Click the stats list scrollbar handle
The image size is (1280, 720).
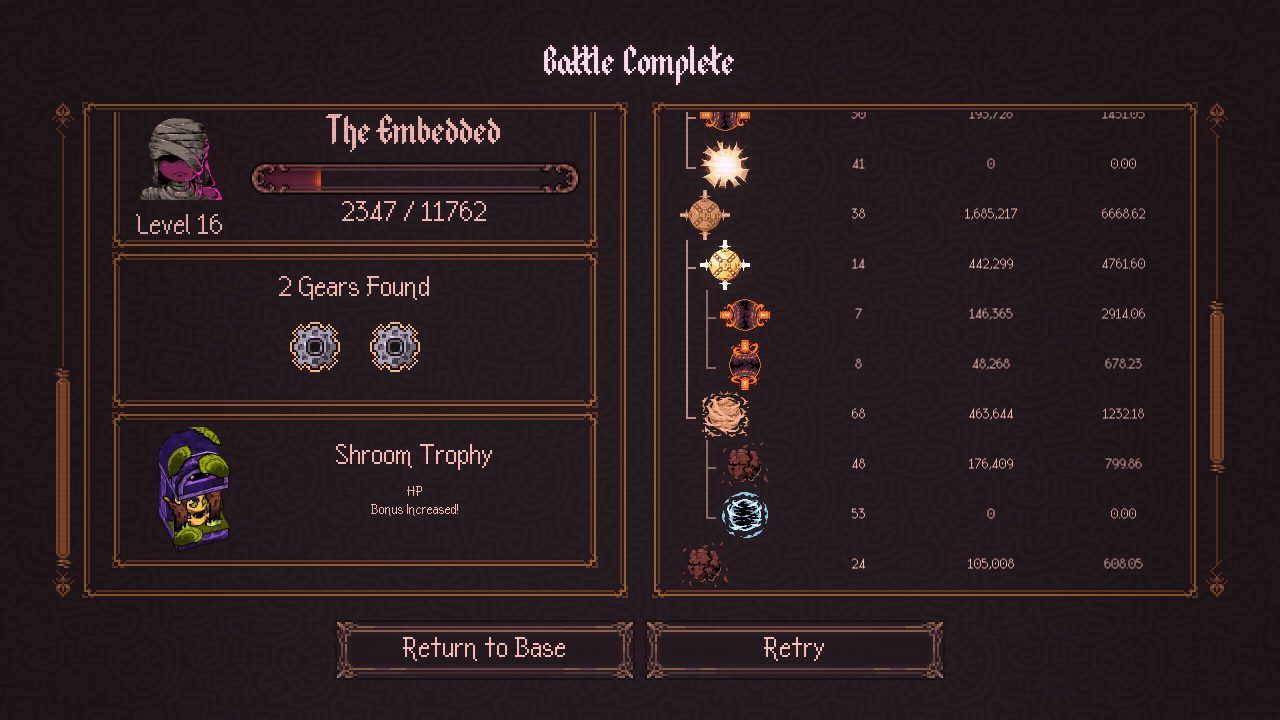(x=1217, y=385)
